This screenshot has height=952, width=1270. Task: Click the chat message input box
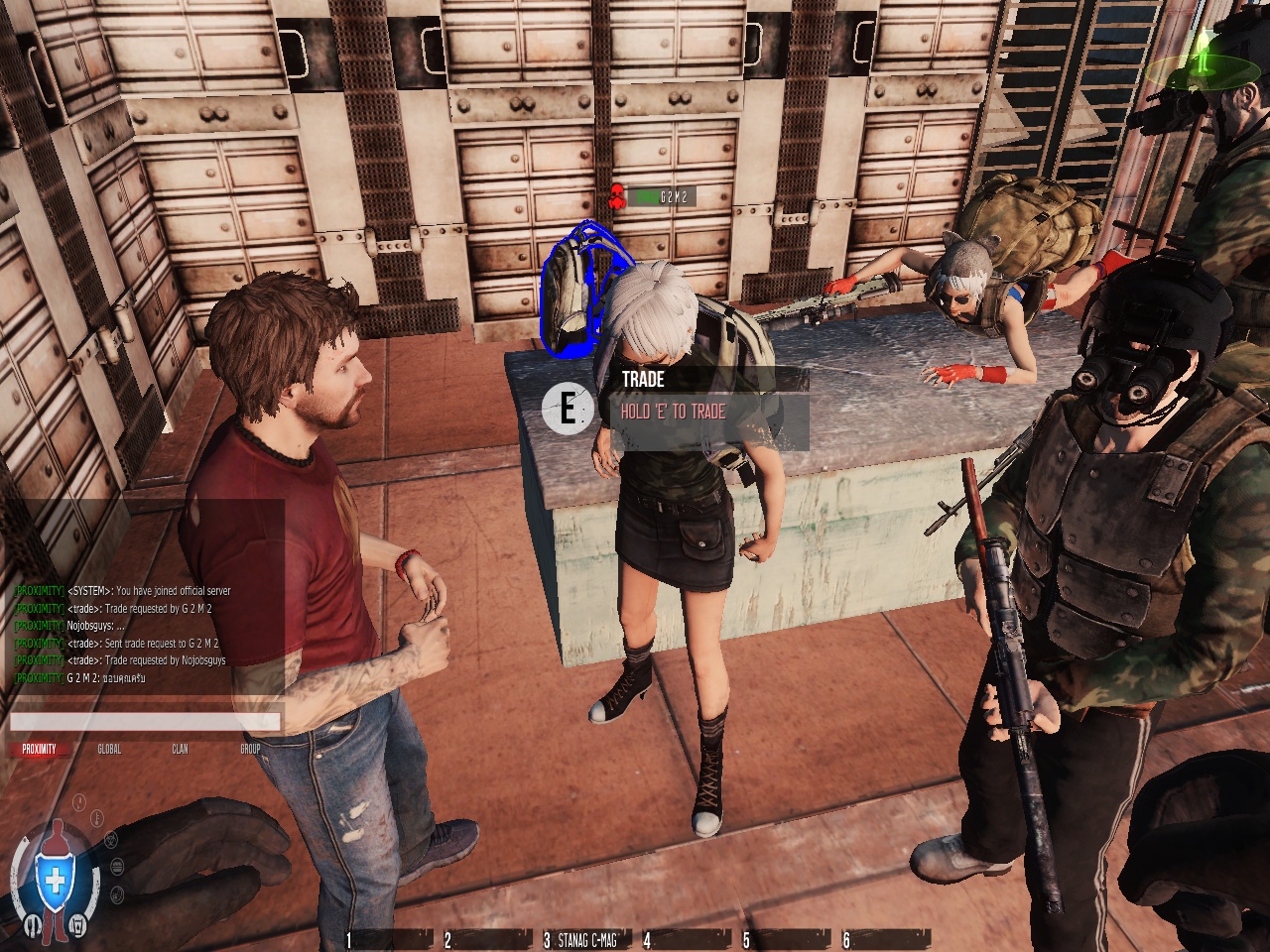tap(145, 722)
